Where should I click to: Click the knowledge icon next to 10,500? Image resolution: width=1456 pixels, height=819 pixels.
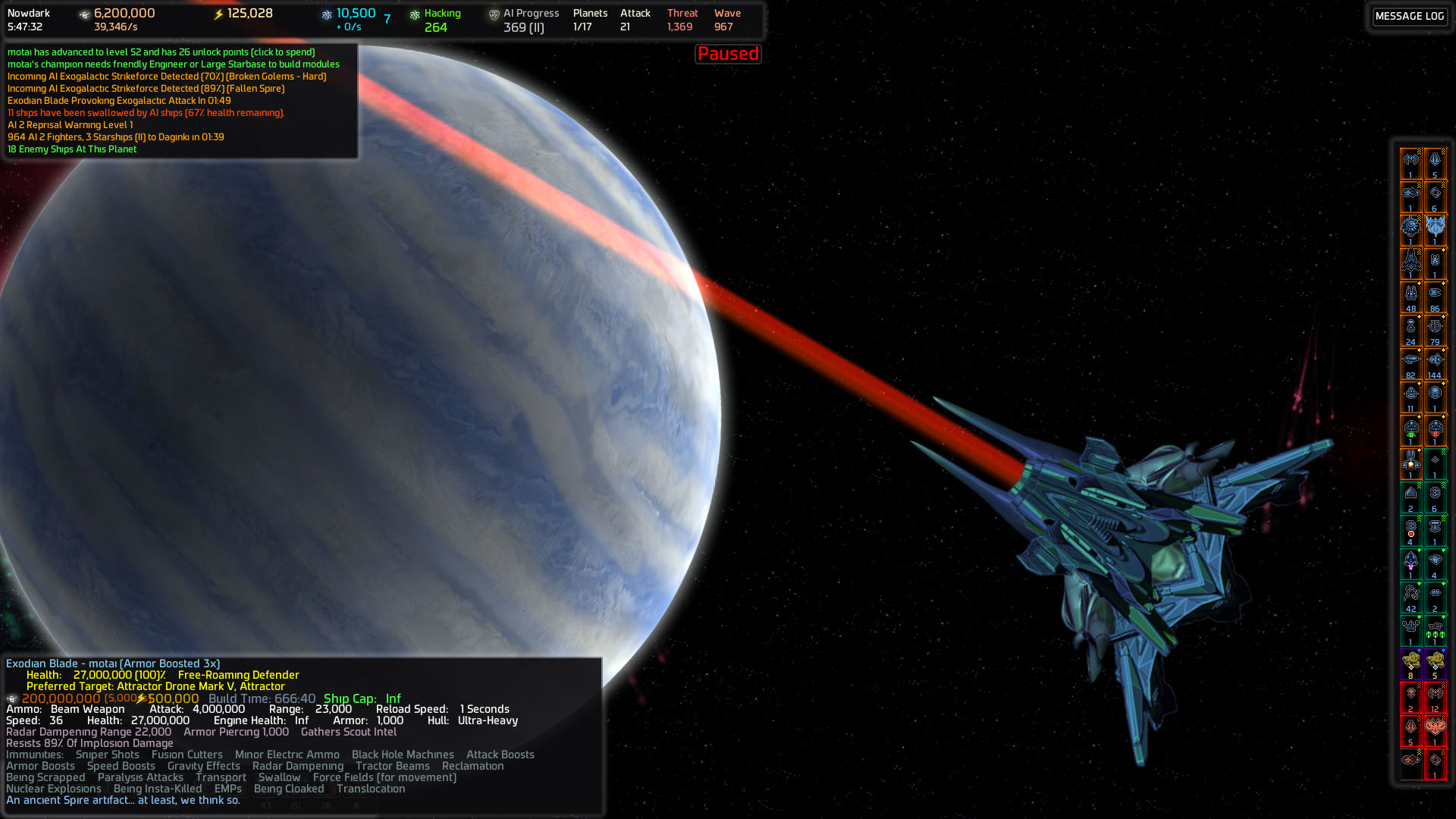[328, 13]
